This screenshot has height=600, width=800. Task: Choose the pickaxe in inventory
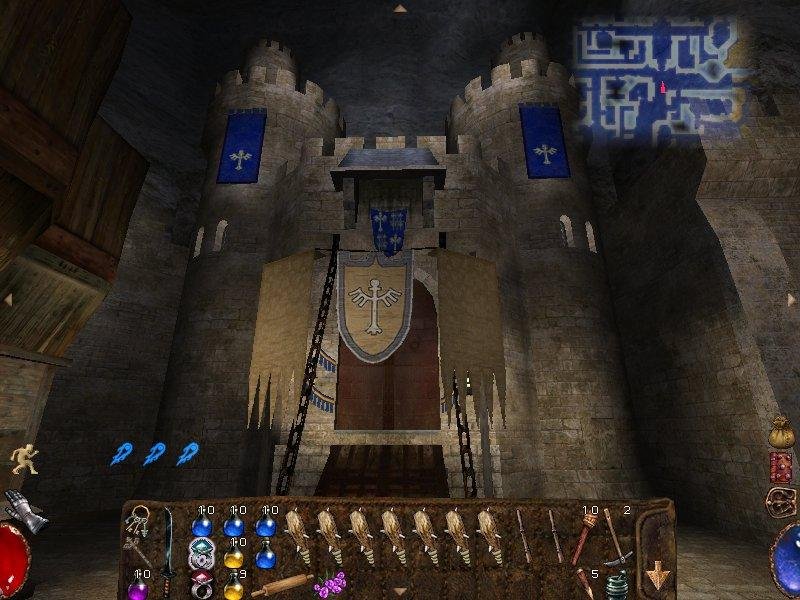click(615, 538)
